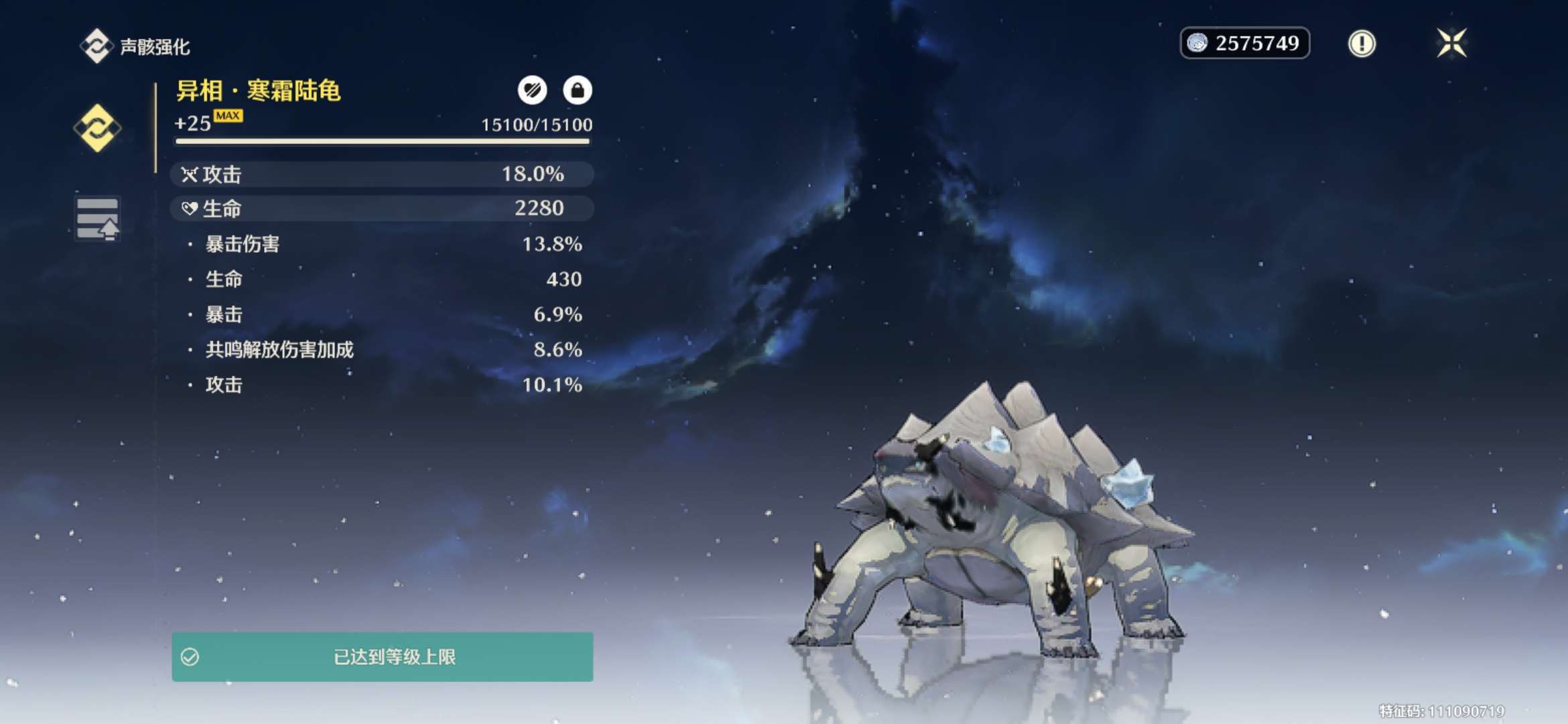
Task: Toggle the discard mark icon beside the lock
Action: click(x=532, y=90)
